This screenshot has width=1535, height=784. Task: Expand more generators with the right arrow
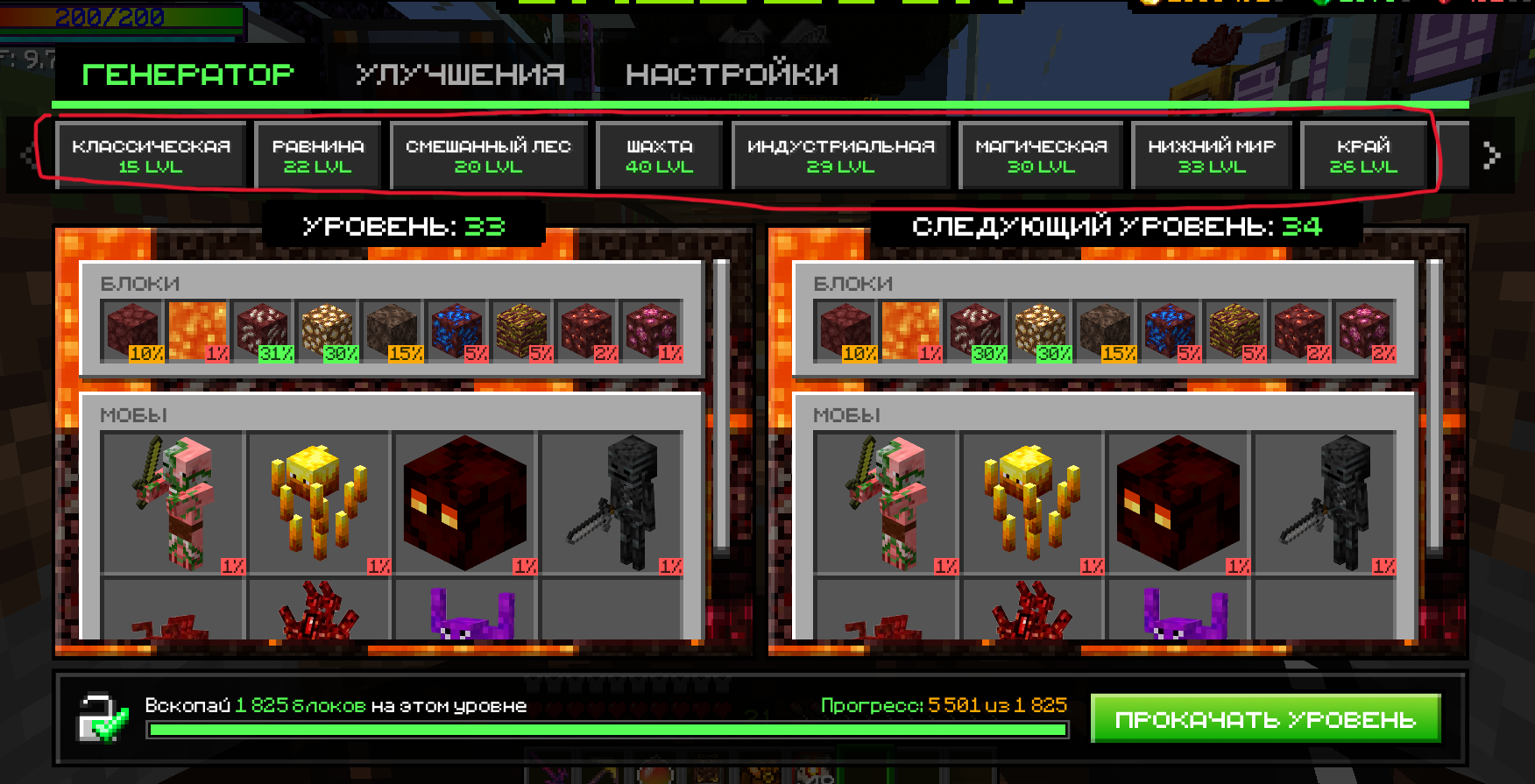[x=1491, y=155]
